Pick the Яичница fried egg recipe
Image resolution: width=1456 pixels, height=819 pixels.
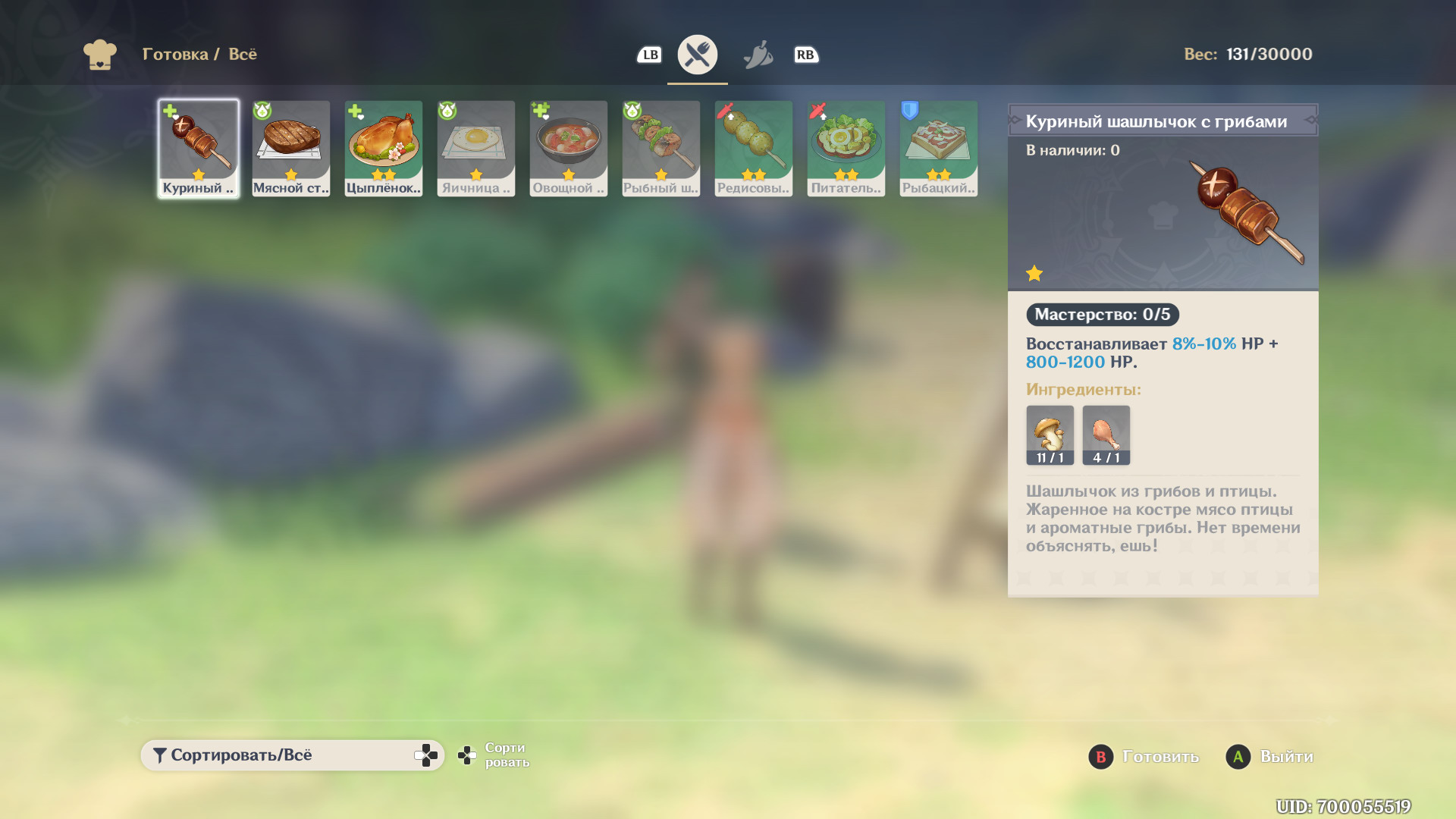click(476, 149)
